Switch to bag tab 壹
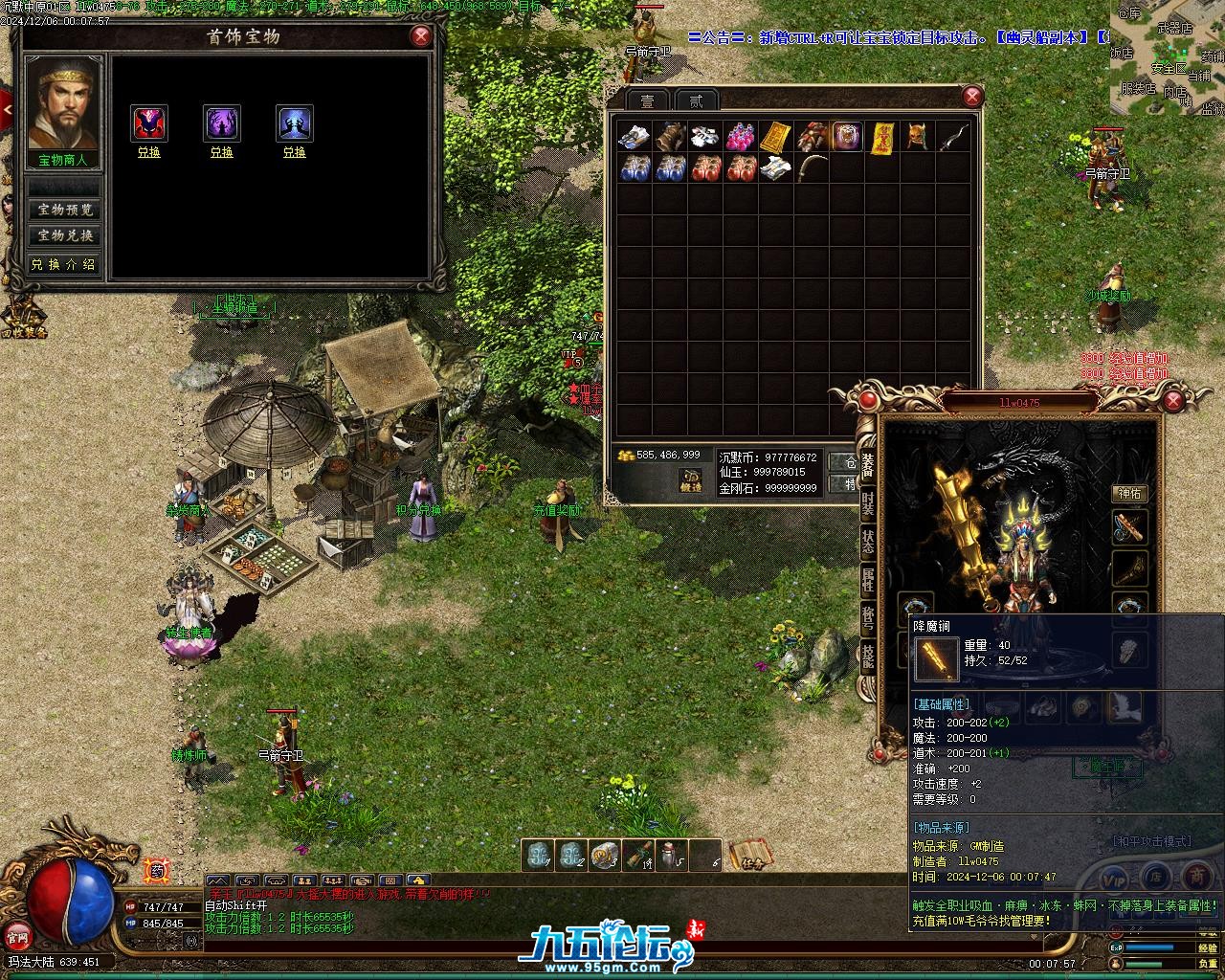 [648, 101]
